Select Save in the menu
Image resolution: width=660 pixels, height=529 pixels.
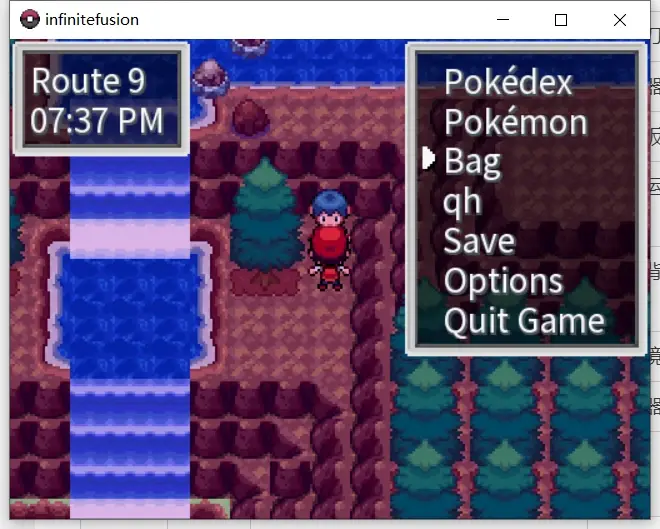click(479, 241)
